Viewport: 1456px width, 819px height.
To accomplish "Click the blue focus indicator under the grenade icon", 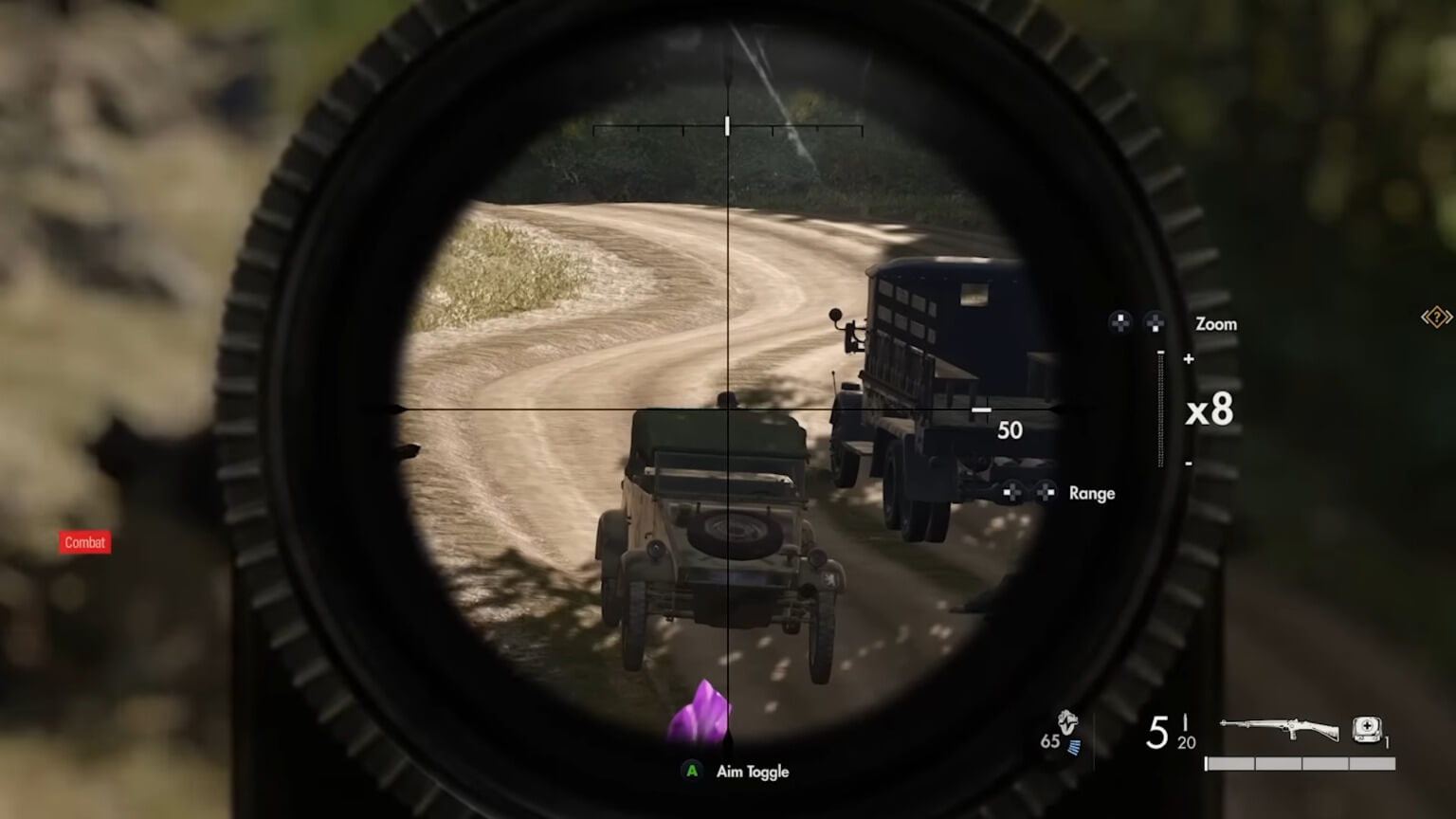I will pos(1074,748).
